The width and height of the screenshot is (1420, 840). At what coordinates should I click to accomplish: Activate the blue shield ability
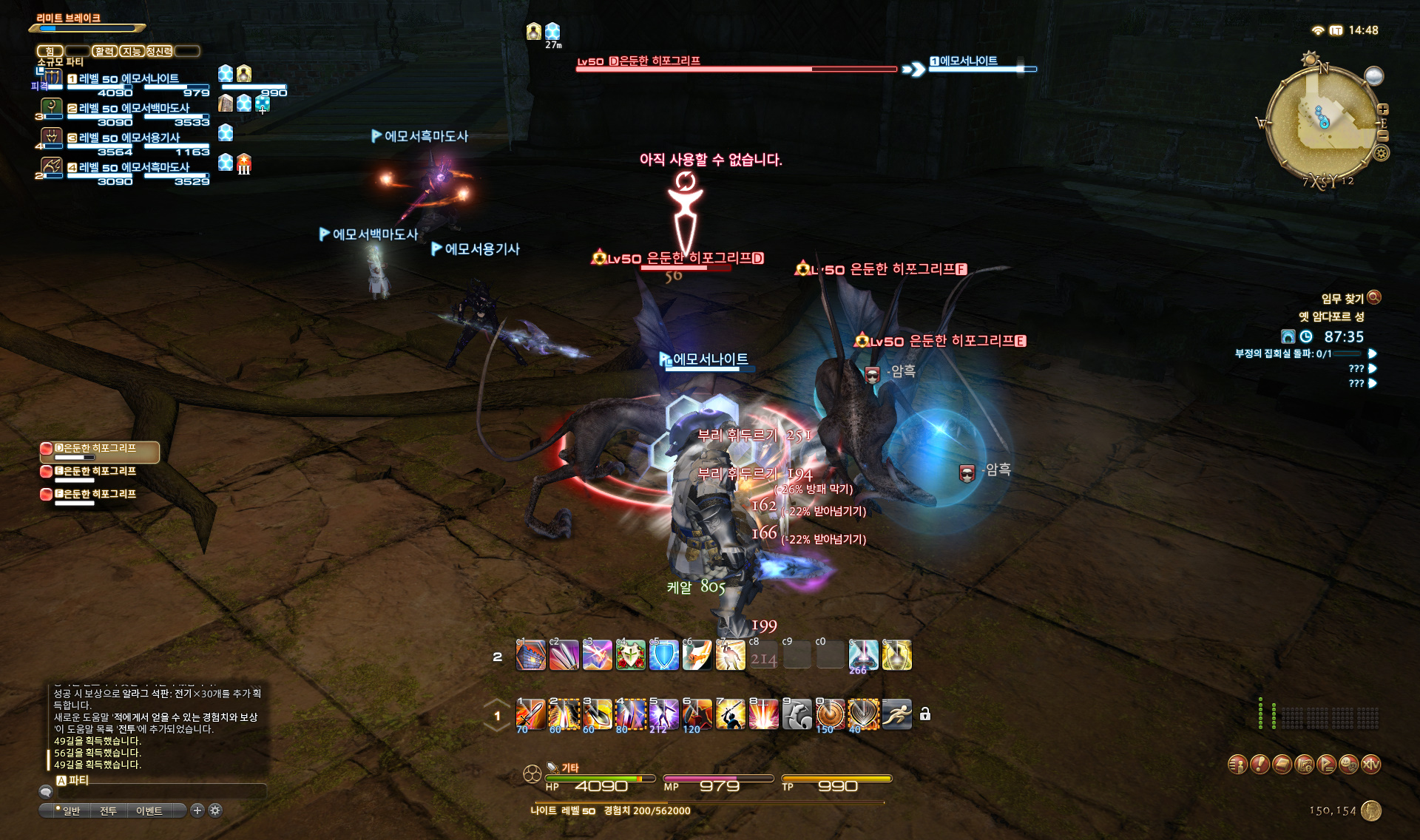[663, 656]
